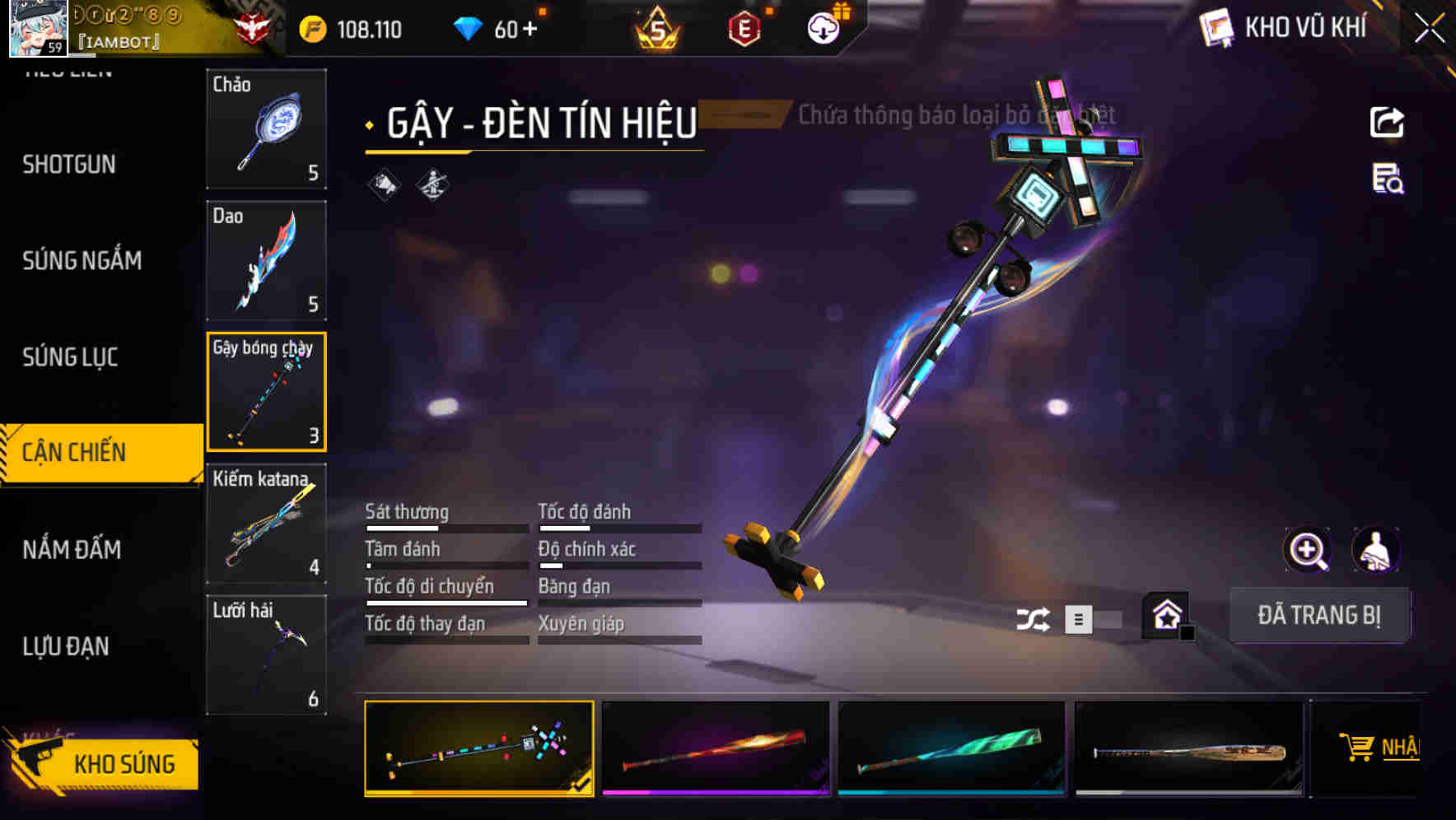Pick the Lưỡi hái scythe slot
Screen dimensions: 1456x820
pyautogui.click(x=266, y=655)
